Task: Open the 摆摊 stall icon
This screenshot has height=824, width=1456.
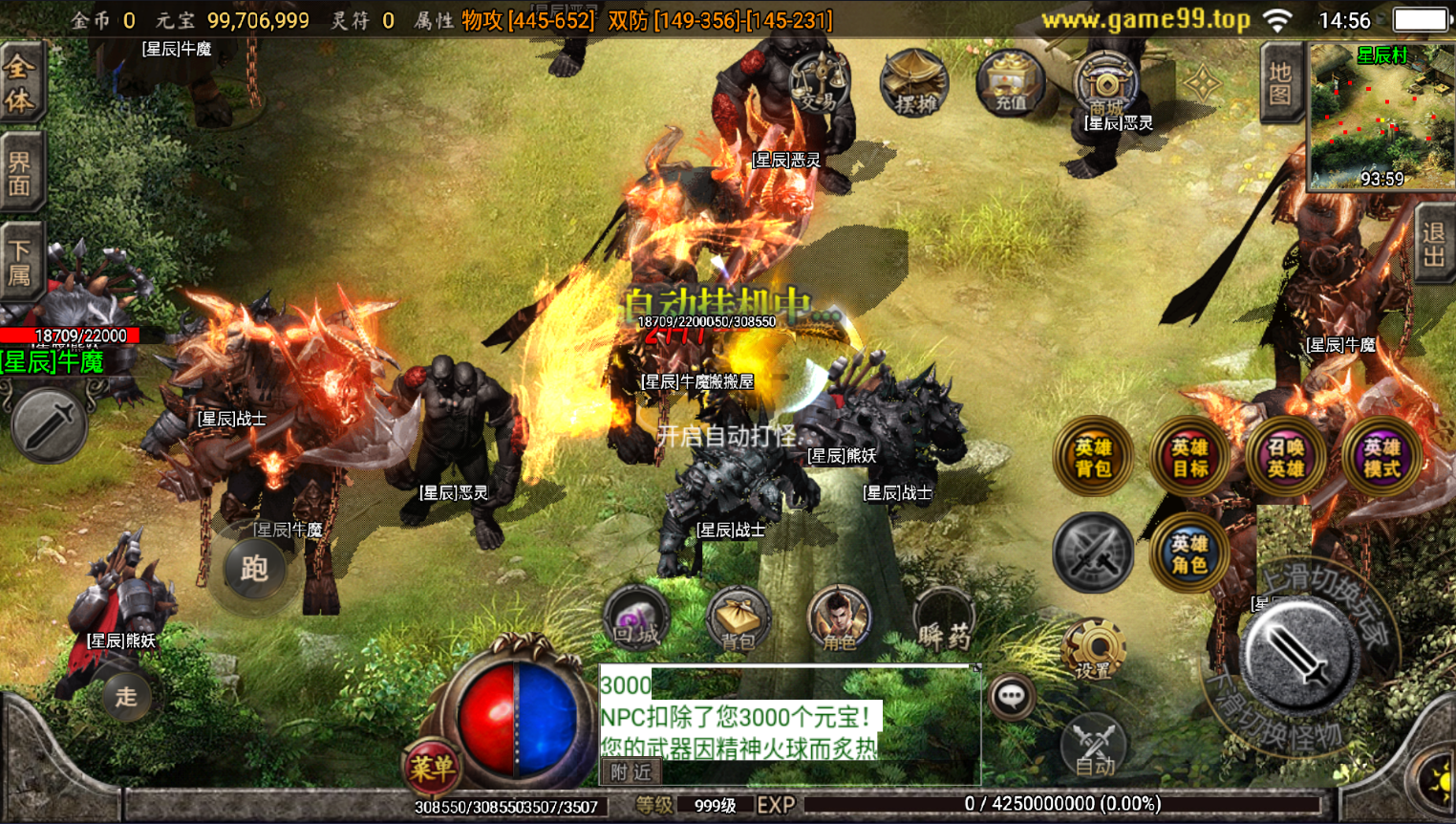Action: tap(914, 83)
